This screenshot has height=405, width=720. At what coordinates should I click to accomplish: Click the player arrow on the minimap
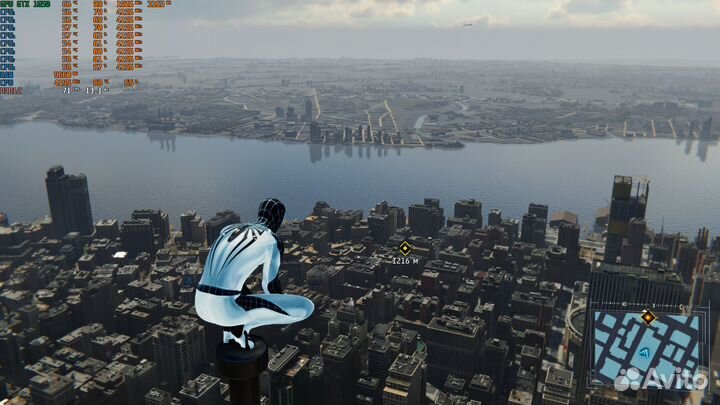pyautogui.click(x=646, y=352)
